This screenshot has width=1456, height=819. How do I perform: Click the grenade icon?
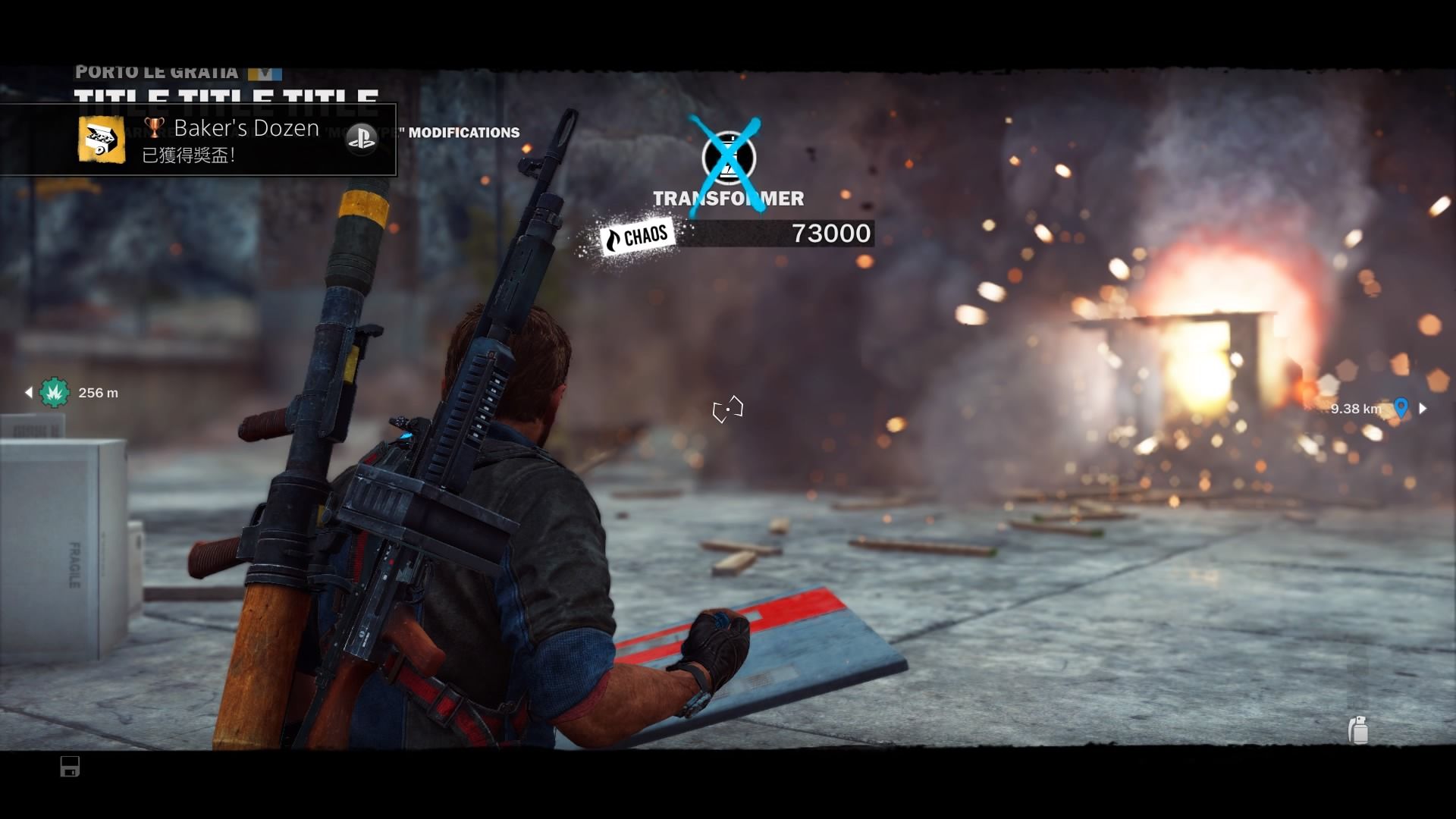(x=1358, y=730)
